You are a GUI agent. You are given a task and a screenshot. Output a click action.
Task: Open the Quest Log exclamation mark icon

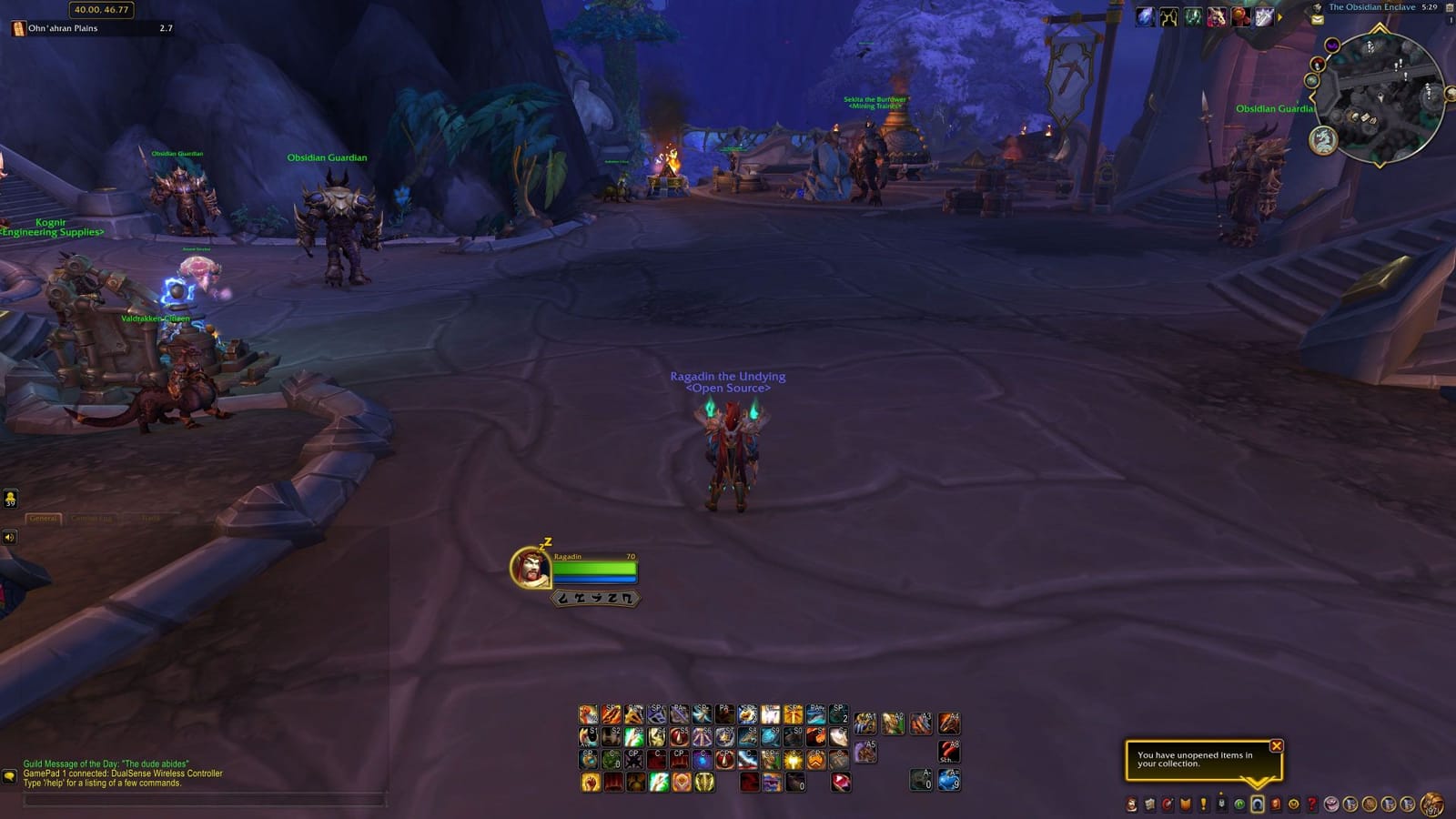(1203, 805)
